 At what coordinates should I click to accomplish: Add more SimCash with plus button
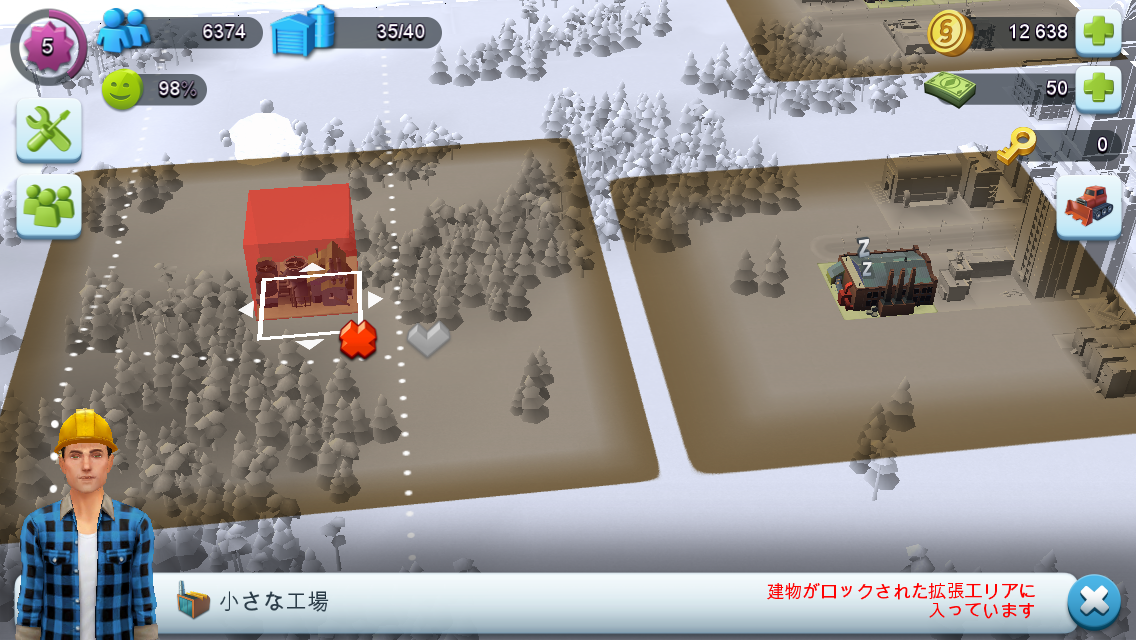pos(1097,89)
